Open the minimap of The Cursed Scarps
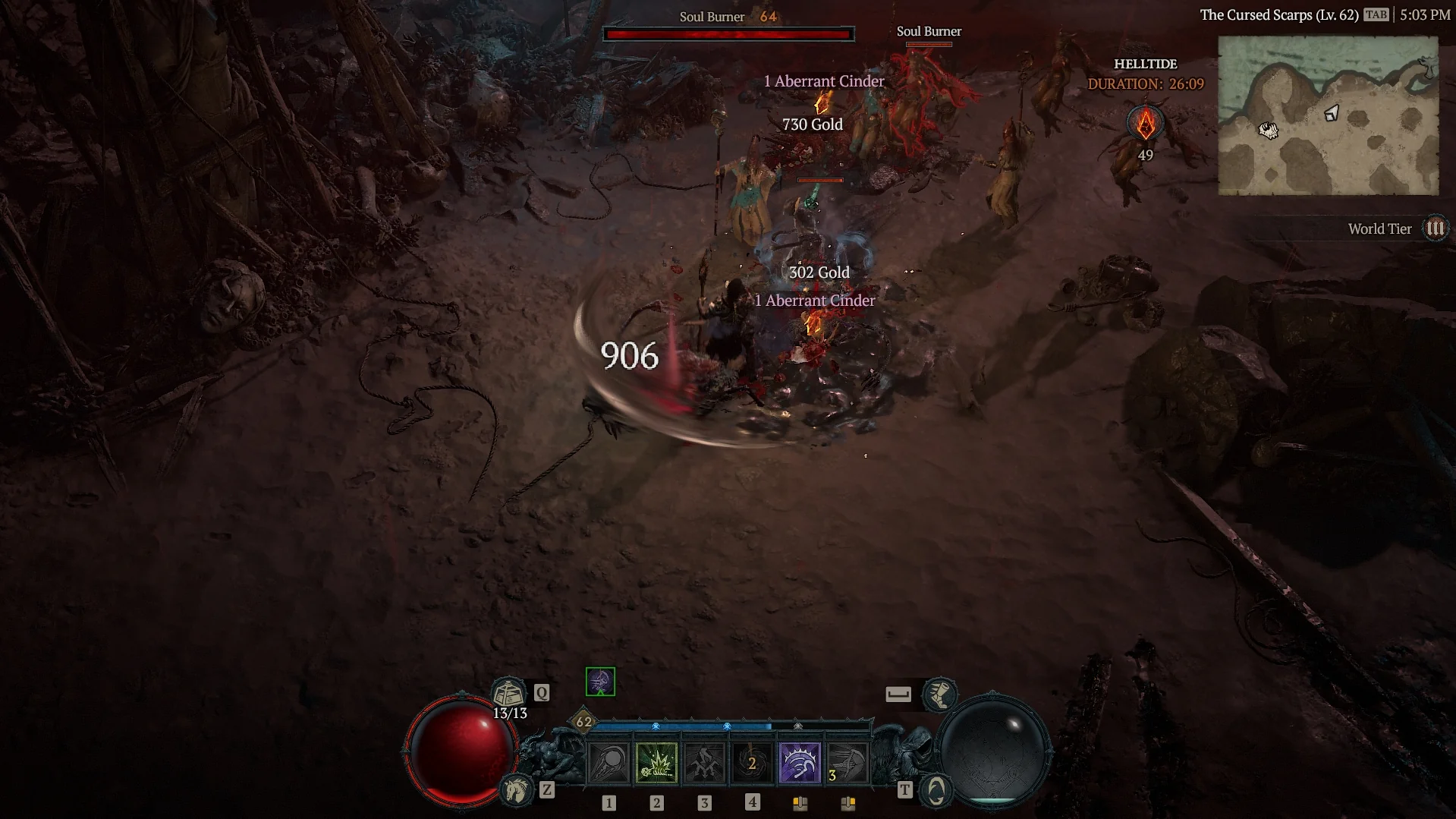Viewport: 1456px width, 819px height. (x=1328, y=115)
